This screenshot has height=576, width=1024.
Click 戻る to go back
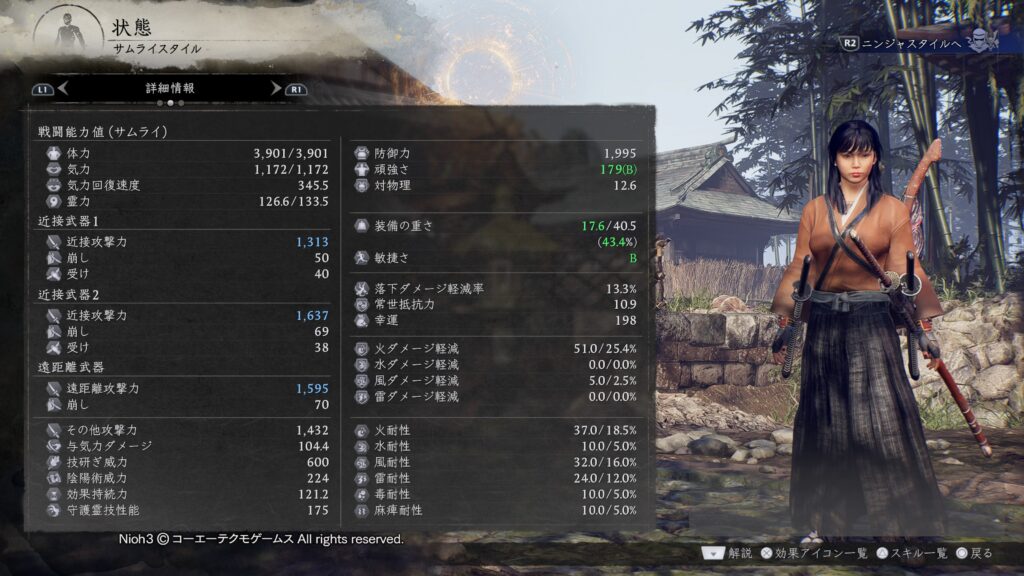975,552
